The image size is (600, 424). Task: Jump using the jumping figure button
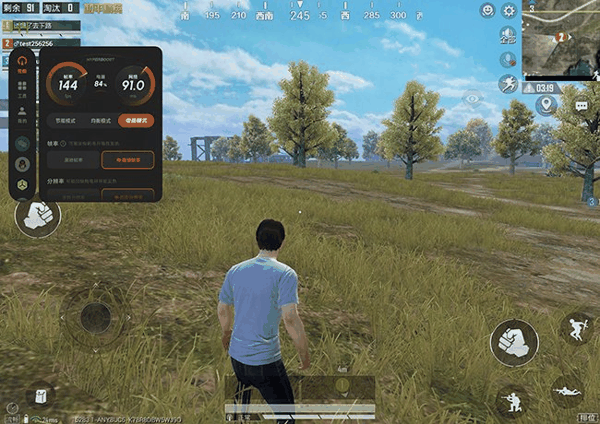578,326
